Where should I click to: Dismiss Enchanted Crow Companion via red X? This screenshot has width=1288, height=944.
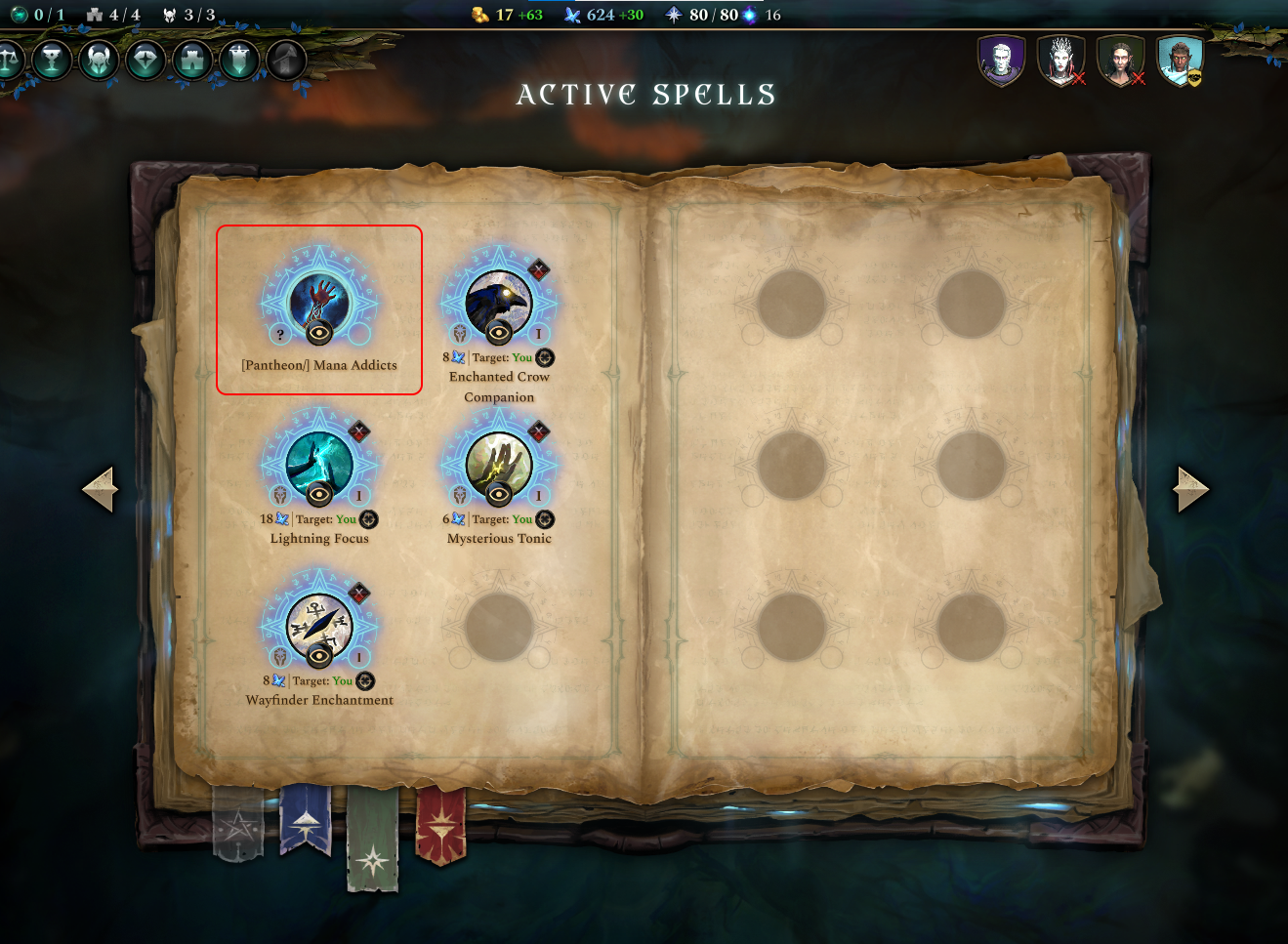point(537,269)
